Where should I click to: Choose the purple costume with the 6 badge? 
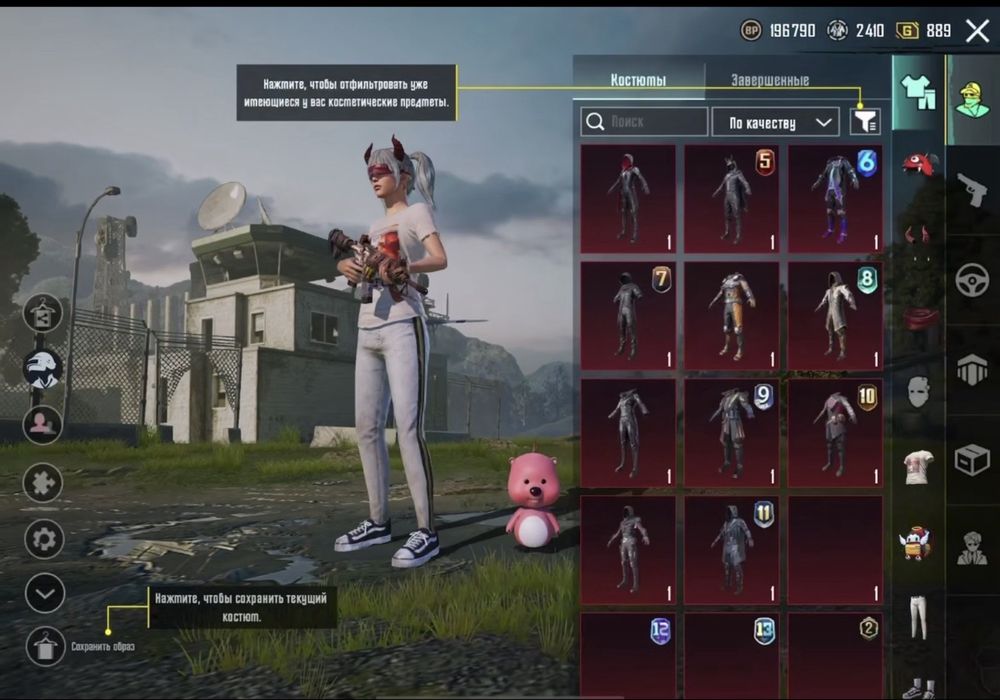coord(835,198)
